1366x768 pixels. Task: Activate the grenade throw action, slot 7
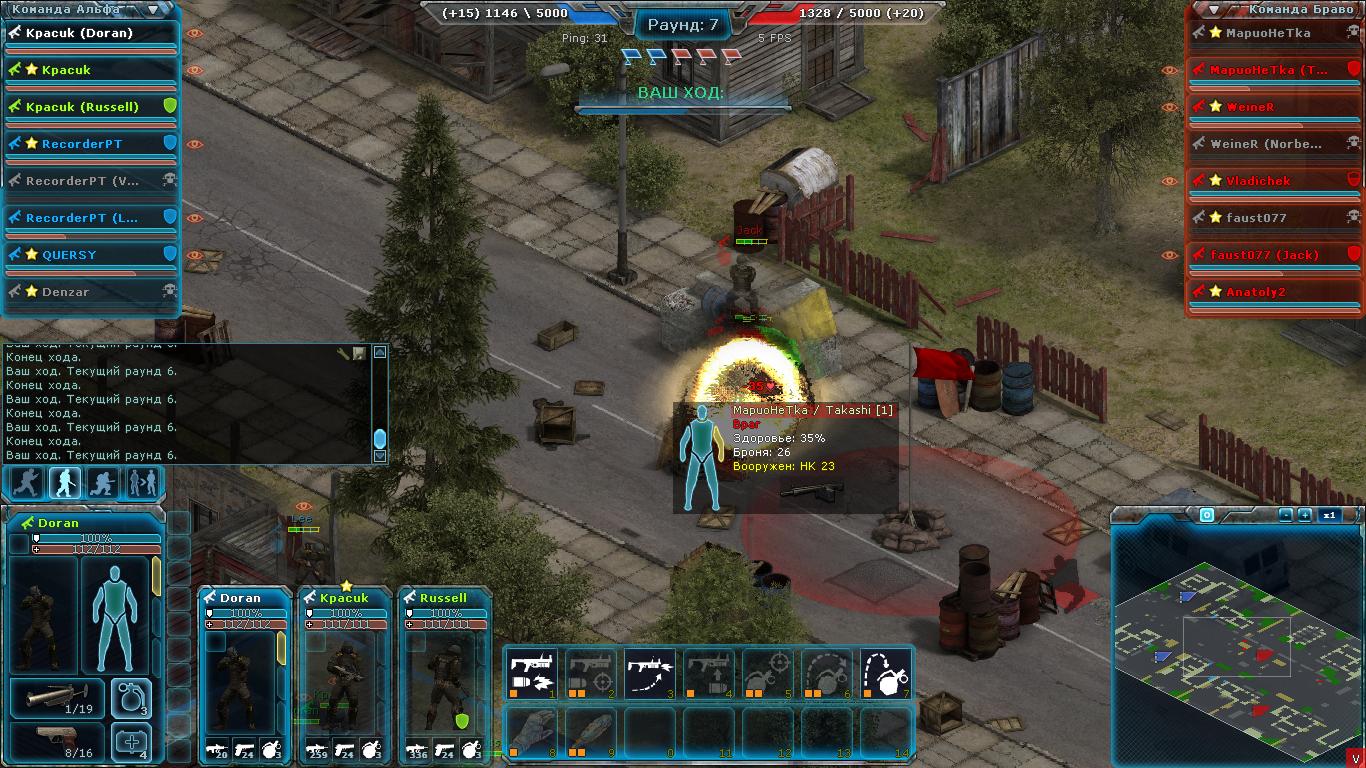pyautogui.click(x=885, y=672)
